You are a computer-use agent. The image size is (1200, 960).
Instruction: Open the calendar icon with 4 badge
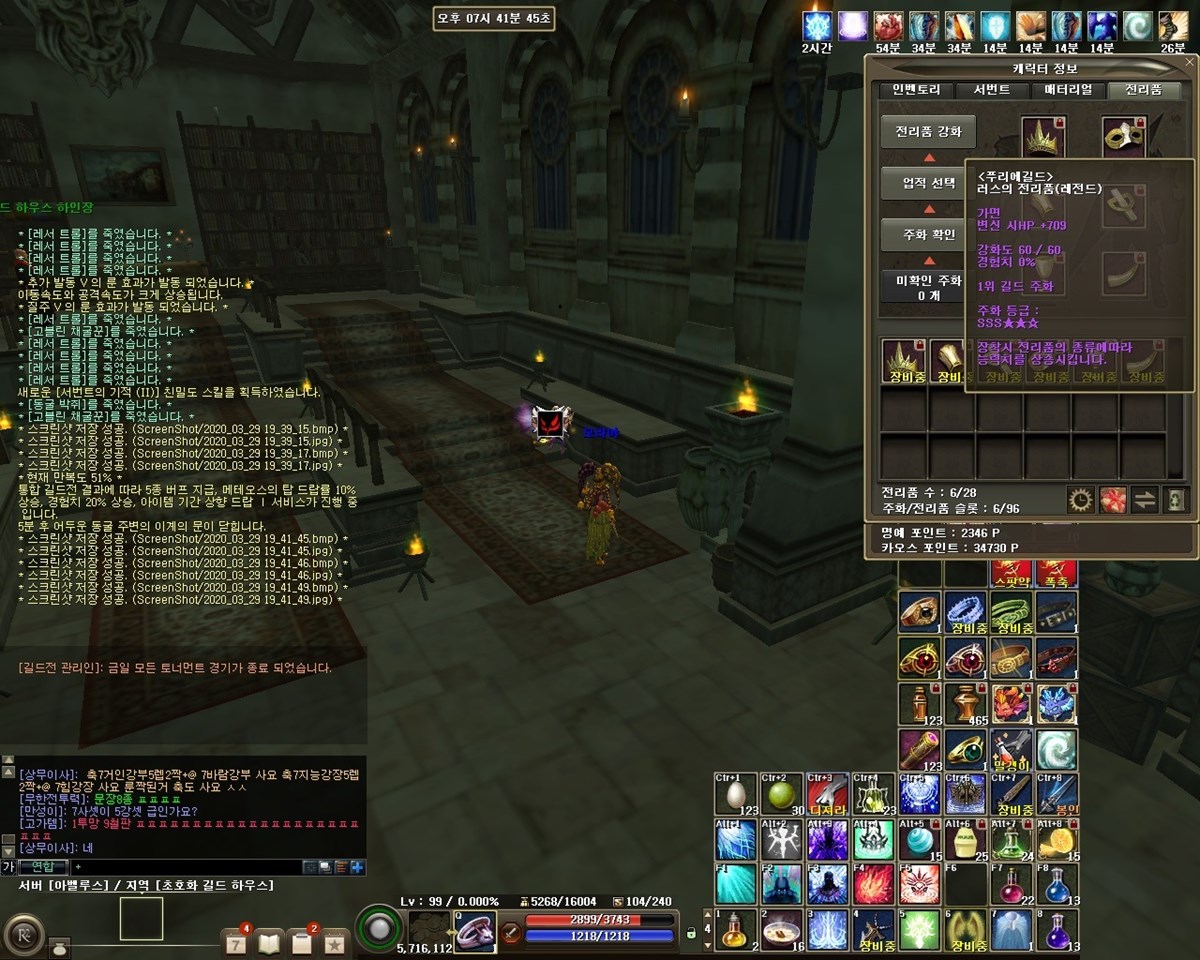(x=236, y=942)
